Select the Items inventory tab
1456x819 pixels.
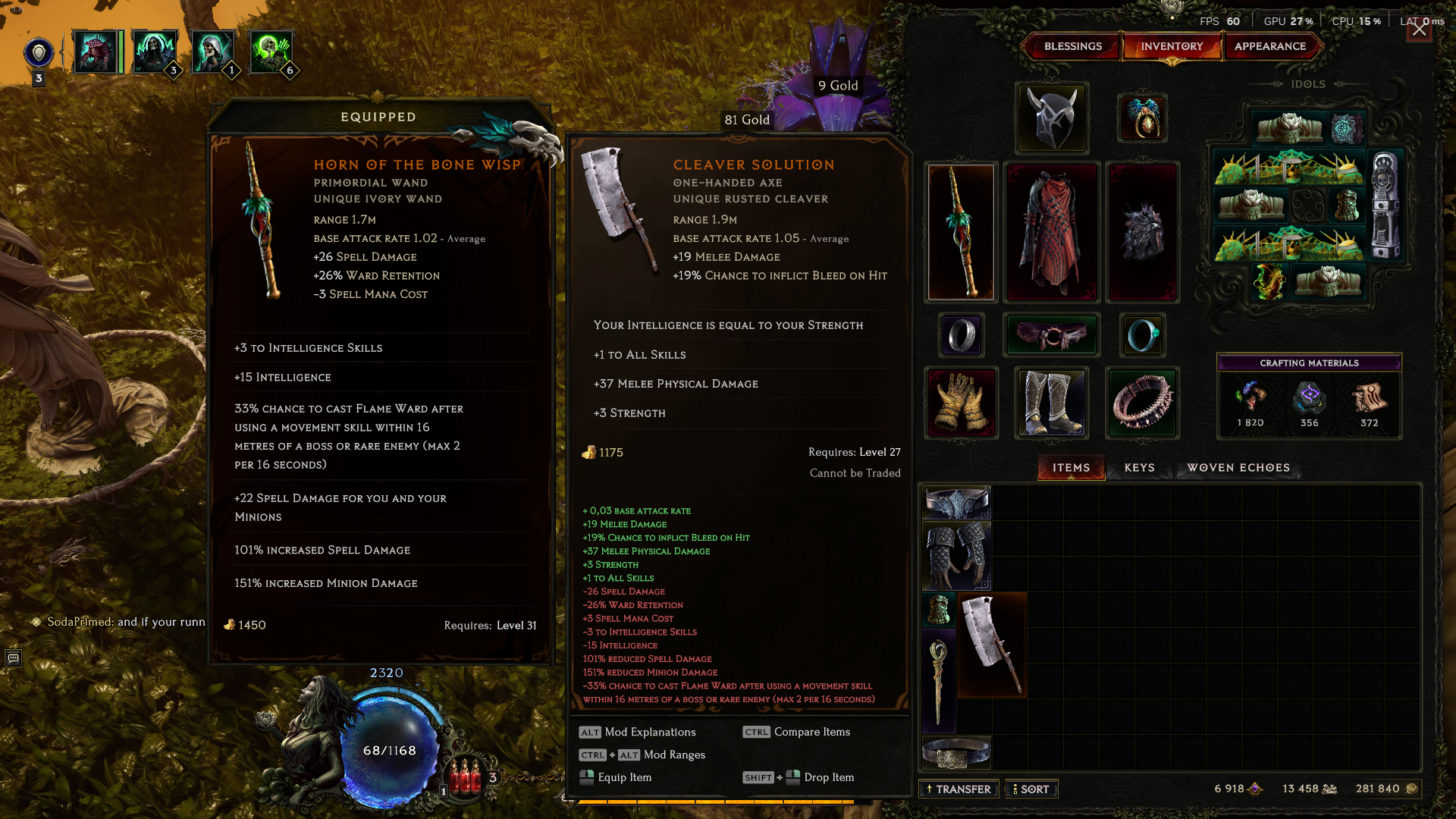(x=1071, y=468)
